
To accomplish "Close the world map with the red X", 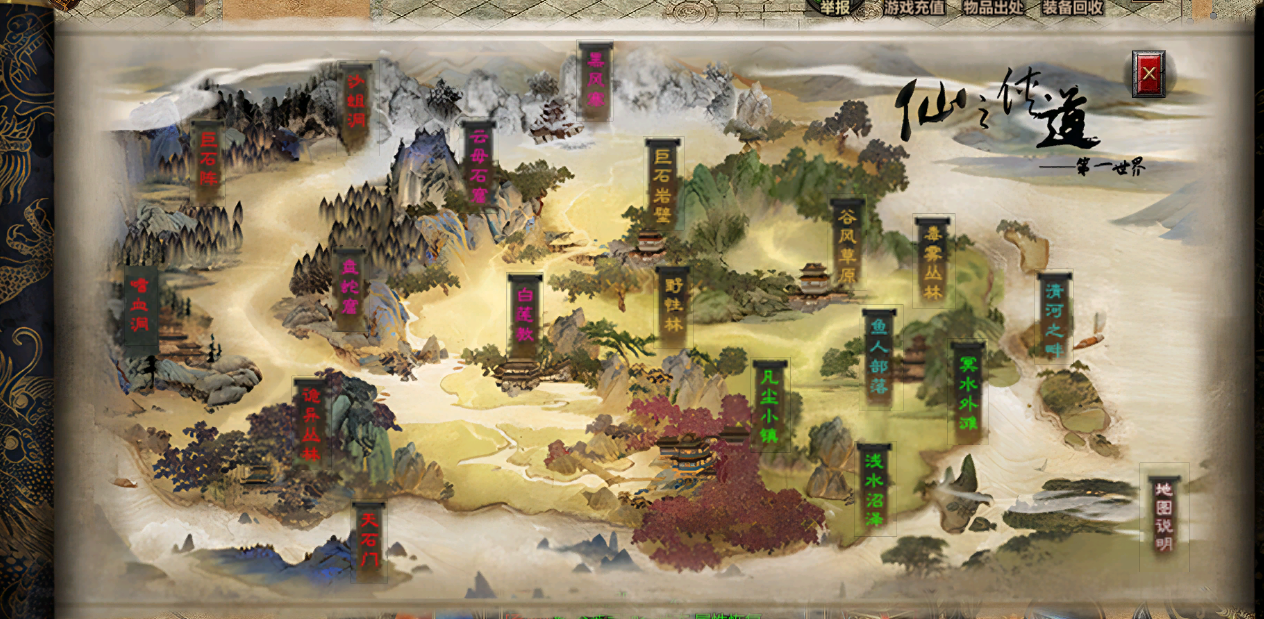I will tap(1148, 73).
